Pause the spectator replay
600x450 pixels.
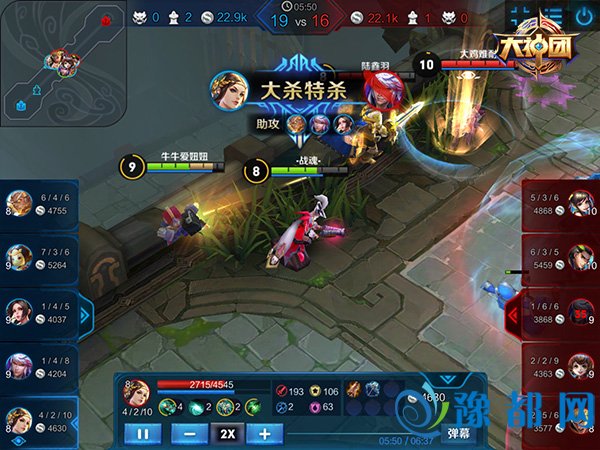[x=142, y=433]
